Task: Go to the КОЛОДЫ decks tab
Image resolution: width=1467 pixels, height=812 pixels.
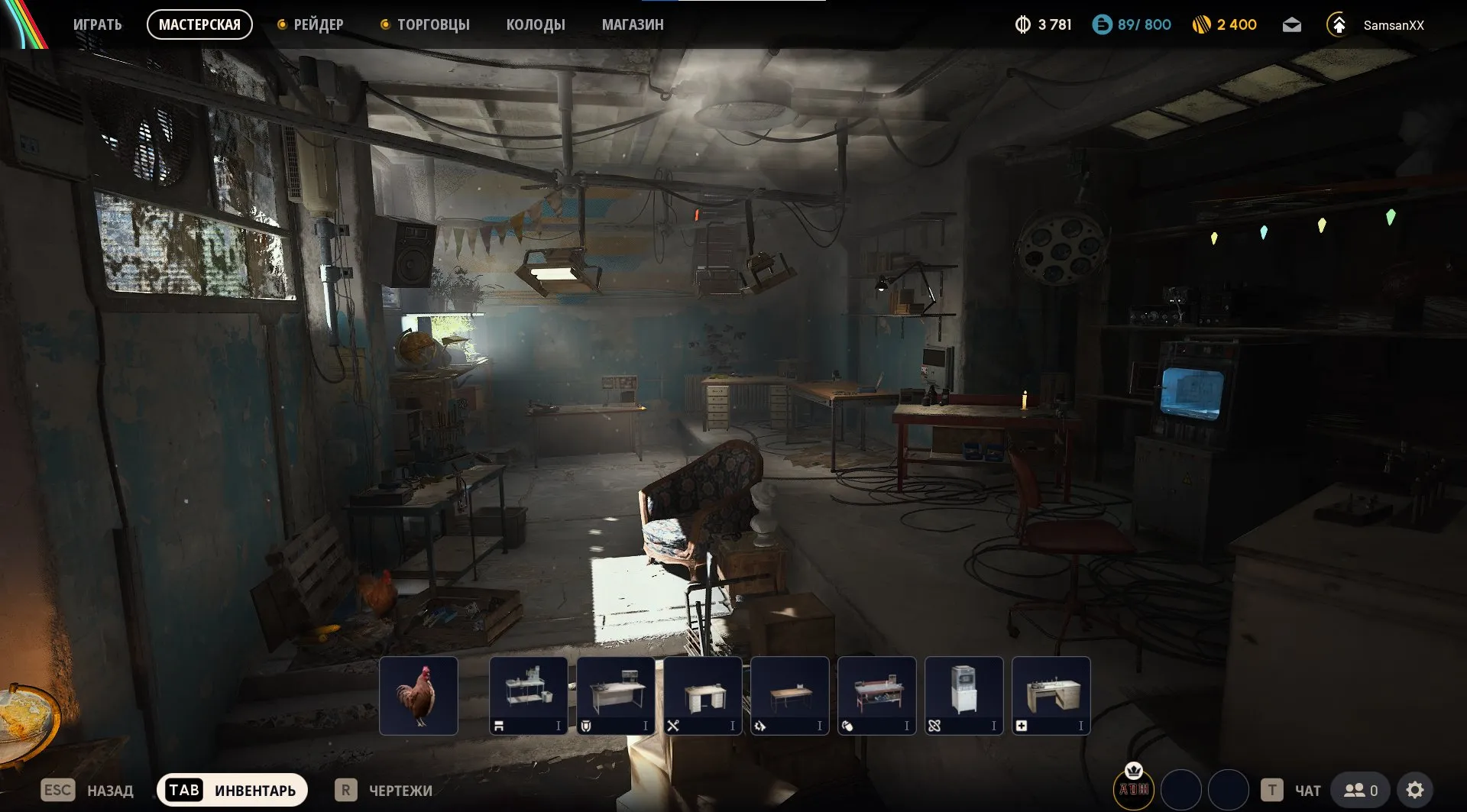Action: coord(536,24)
